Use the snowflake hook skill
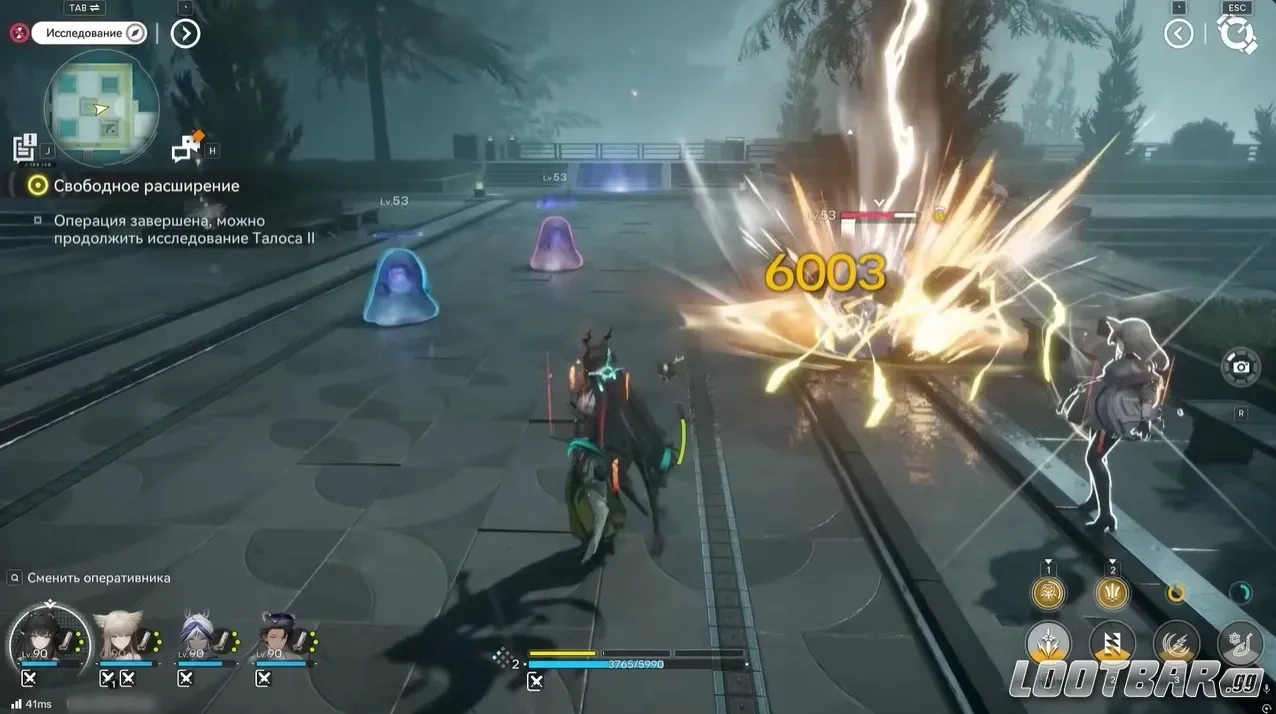 (1240, 645)
